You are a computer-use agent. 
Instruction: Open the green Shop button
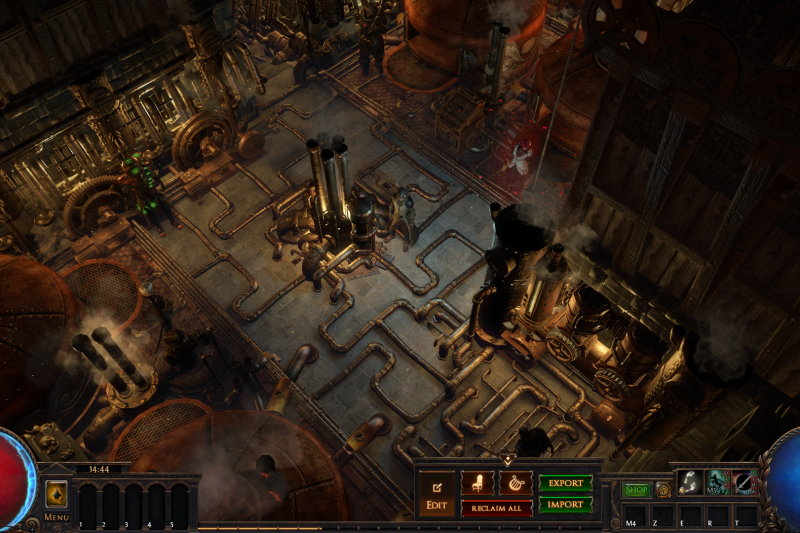pyautogui.click(x=636, y=490)
